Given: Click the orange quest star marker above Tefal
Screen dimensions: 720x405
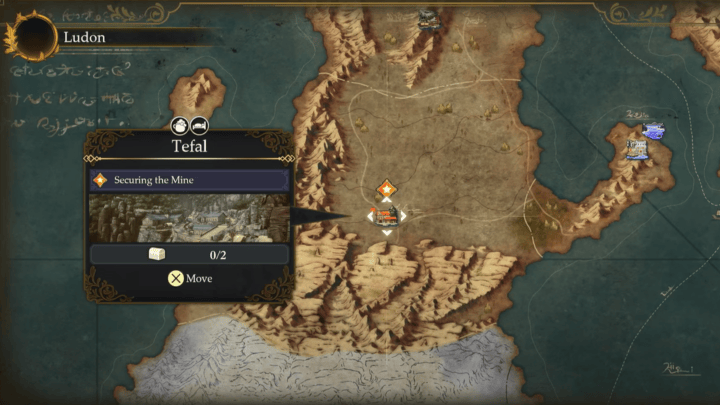Looking at the screenshot, I should tap(387, 188).
